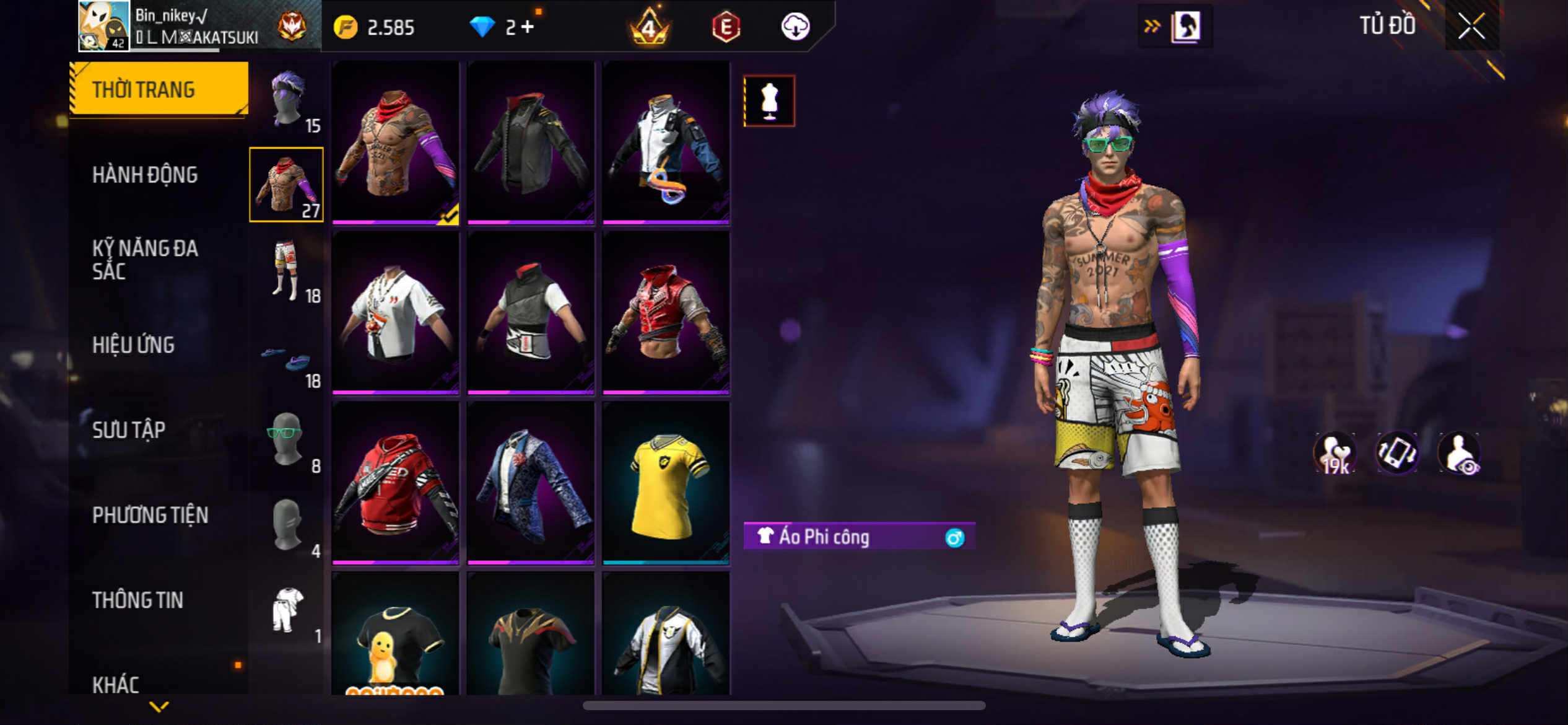The height and width of the screenshot is (725, 1568).
Task: Equip the yellow jersey shirt
Action: tap(666, 484)
